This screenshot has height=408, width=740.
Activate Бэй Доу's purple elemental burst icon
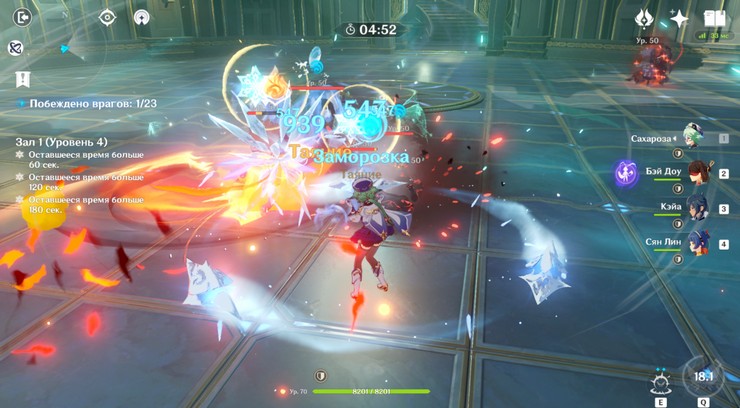(x=627, y=172)
